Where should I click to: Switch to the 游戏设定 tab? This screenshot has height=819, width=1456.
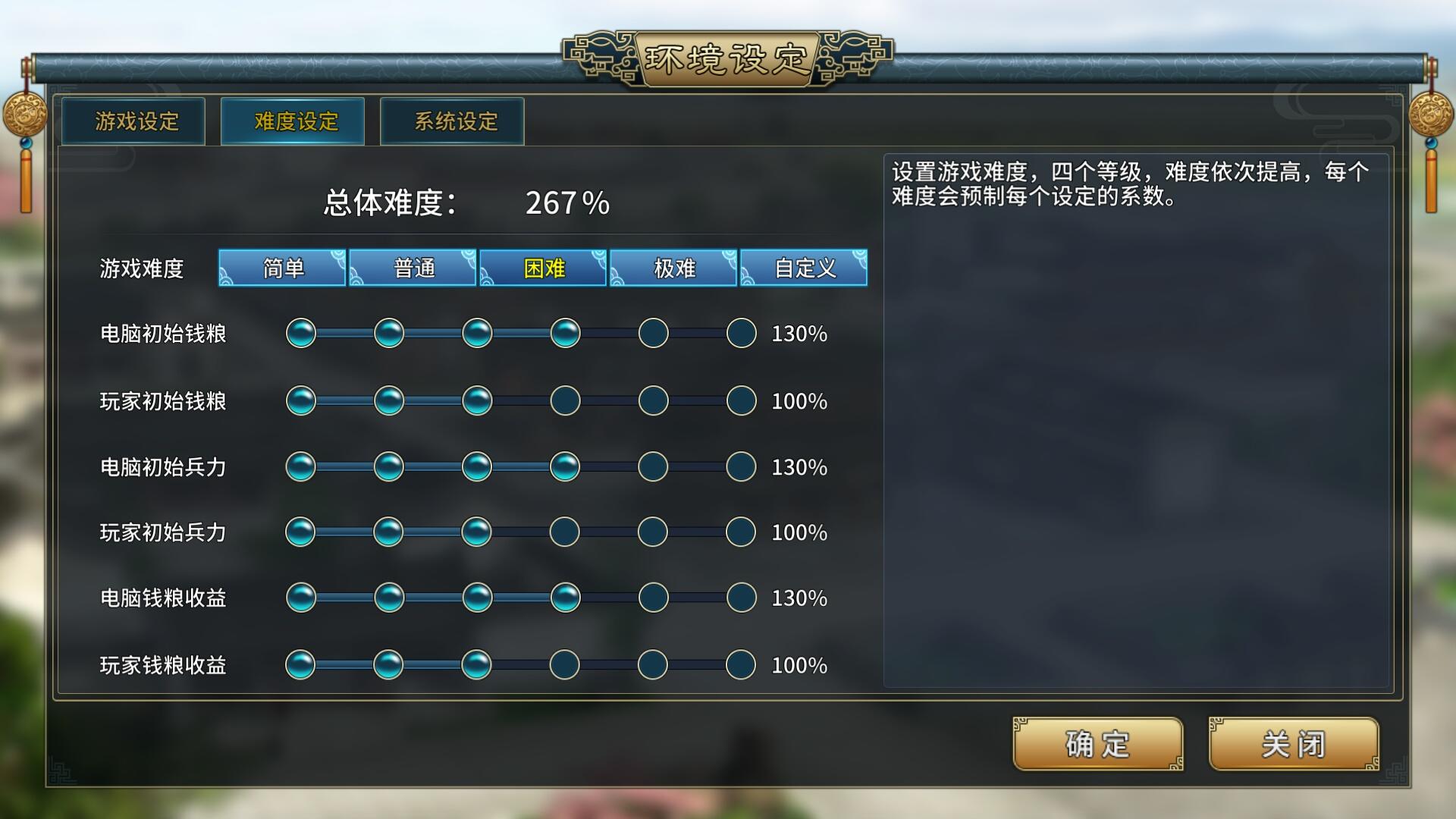coord(133,120)
